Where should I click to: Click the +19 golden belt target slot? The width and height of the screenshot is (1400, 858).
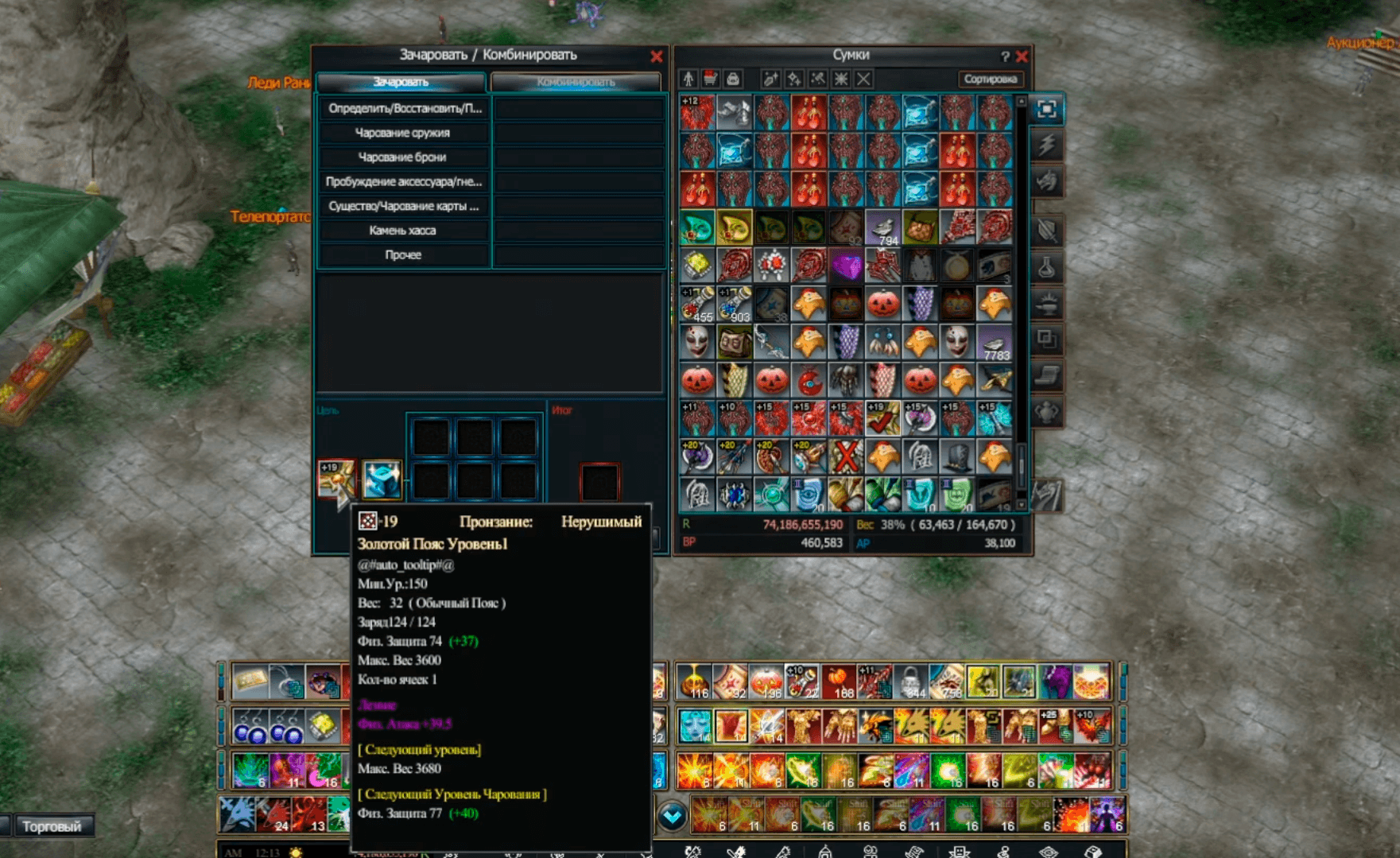click(x=335, y=478)
